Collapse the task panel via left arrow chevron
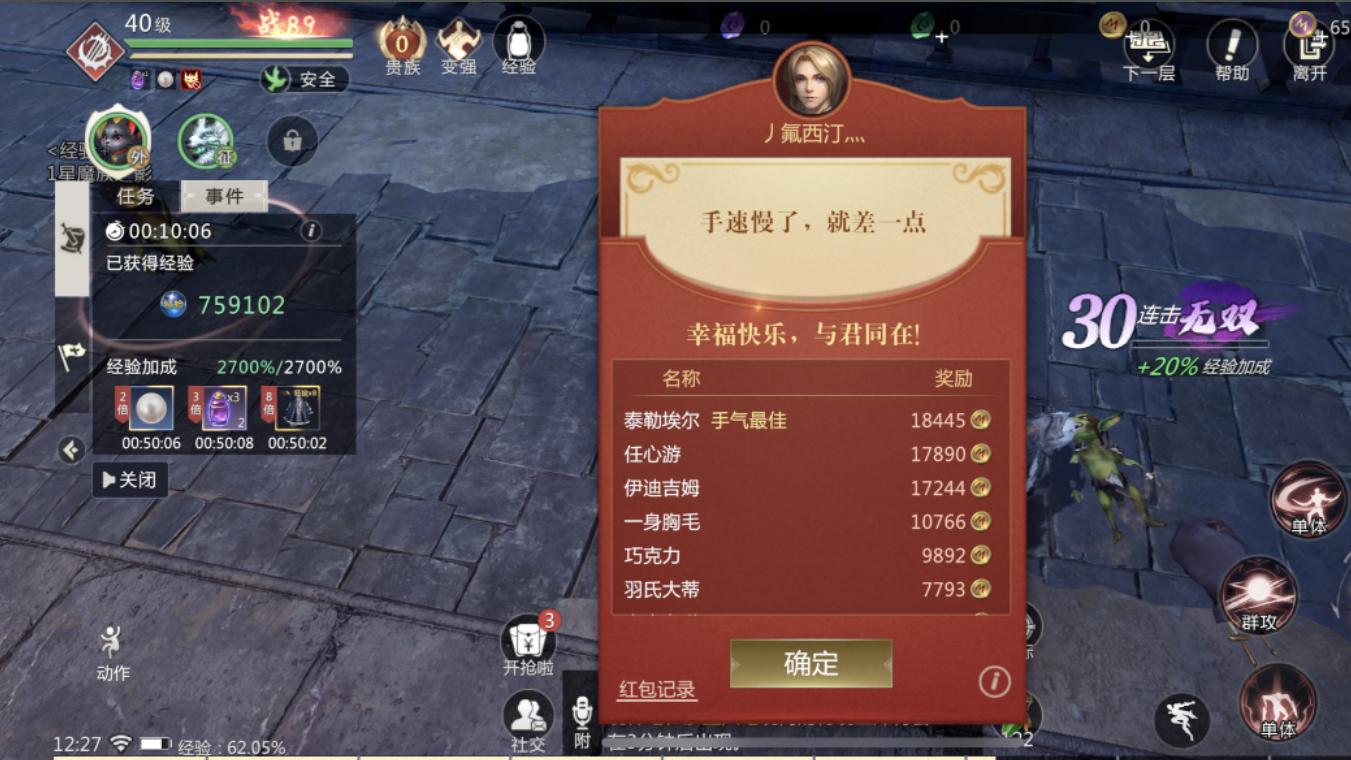 70,452
